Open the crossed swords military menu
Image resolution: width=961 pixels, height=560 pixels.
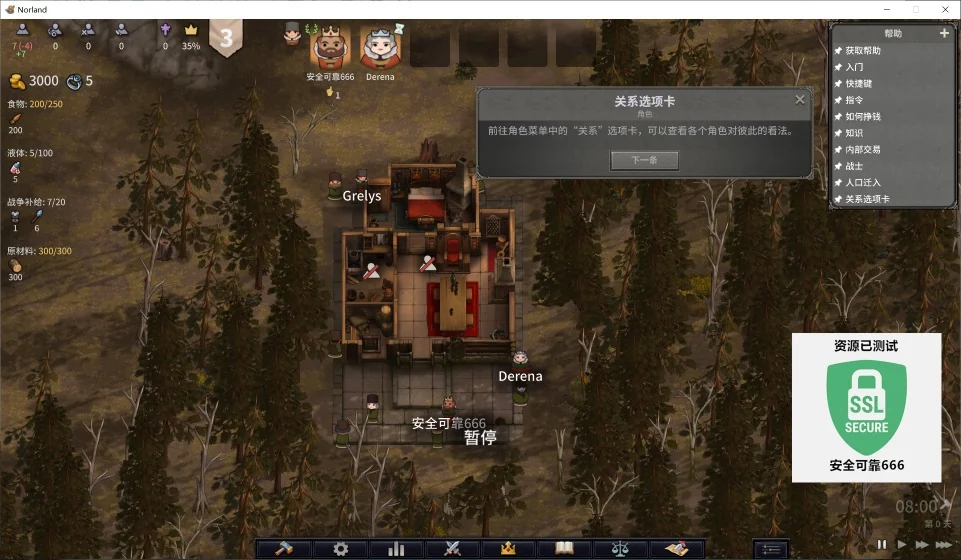[452, 549]
